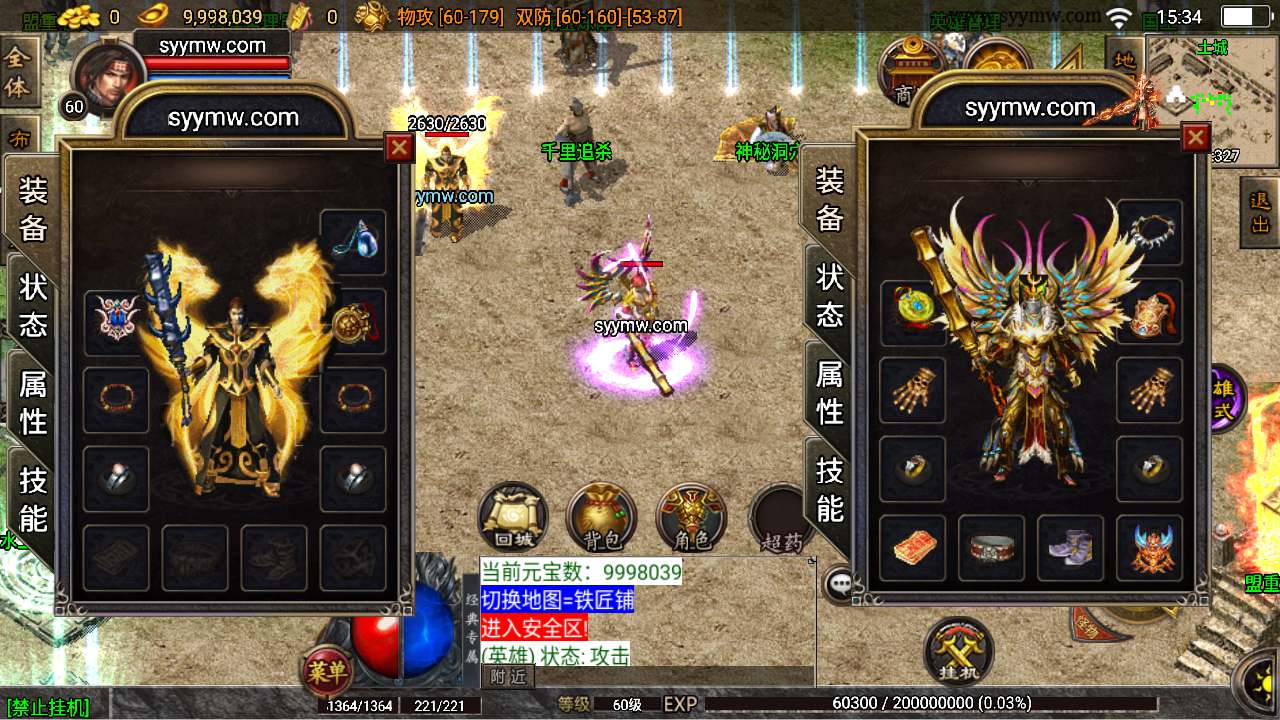Select left panel 技能 tab
The image size is (1280, 720).
point(33,499)
